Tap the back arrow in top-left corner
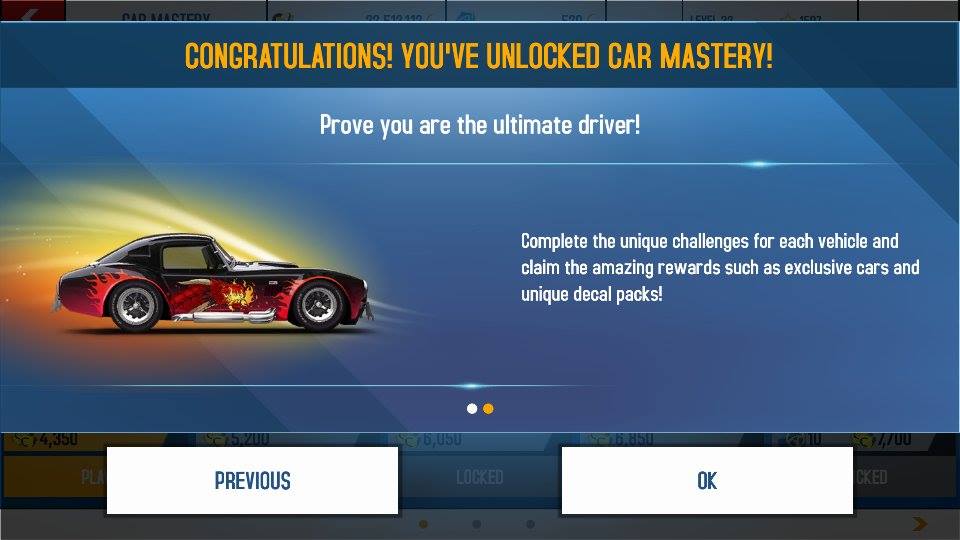Screen dimensions: 960x540 [x=28, y=12]
